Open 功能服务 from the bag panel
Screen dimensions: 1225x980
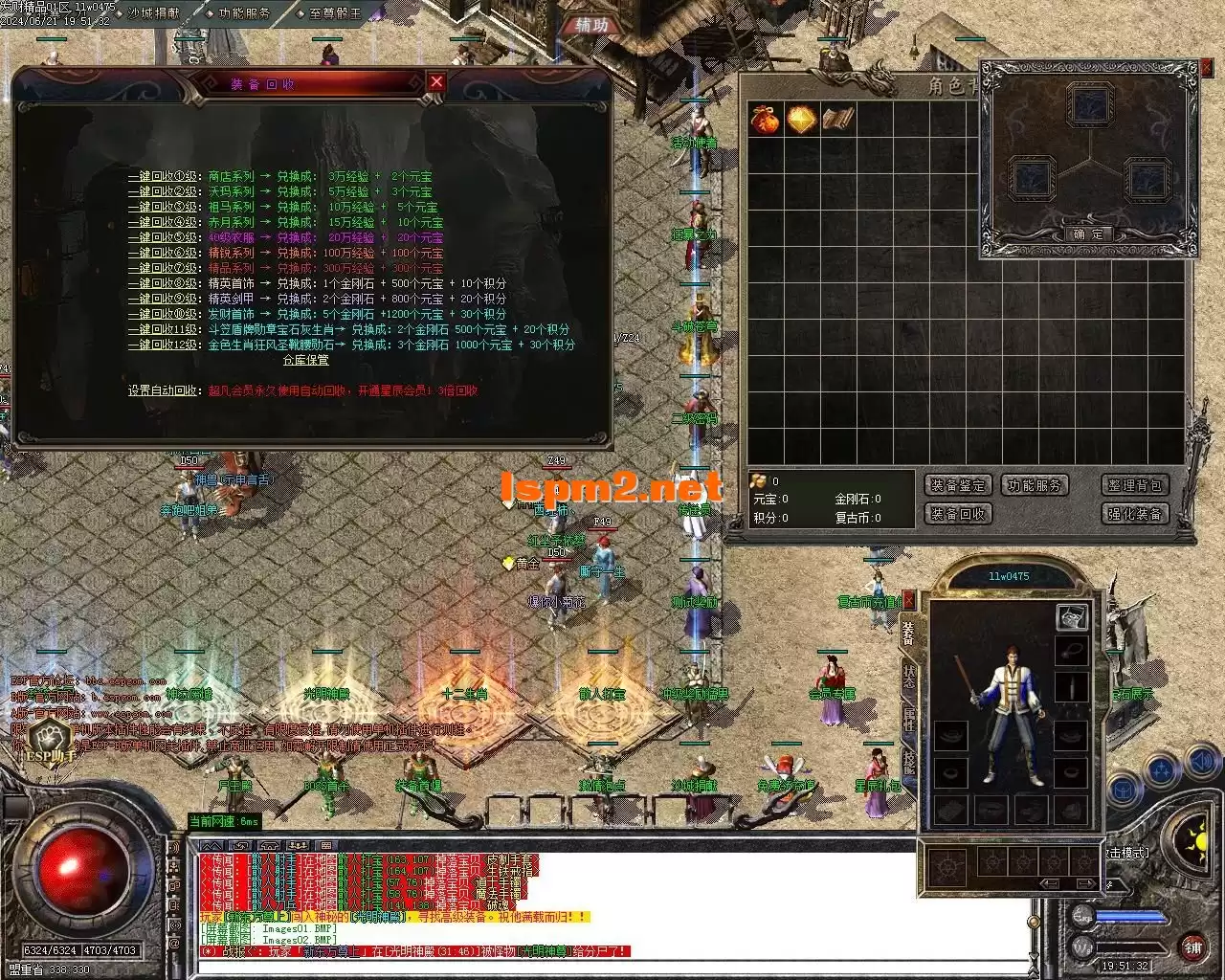tap(1035, 485)
